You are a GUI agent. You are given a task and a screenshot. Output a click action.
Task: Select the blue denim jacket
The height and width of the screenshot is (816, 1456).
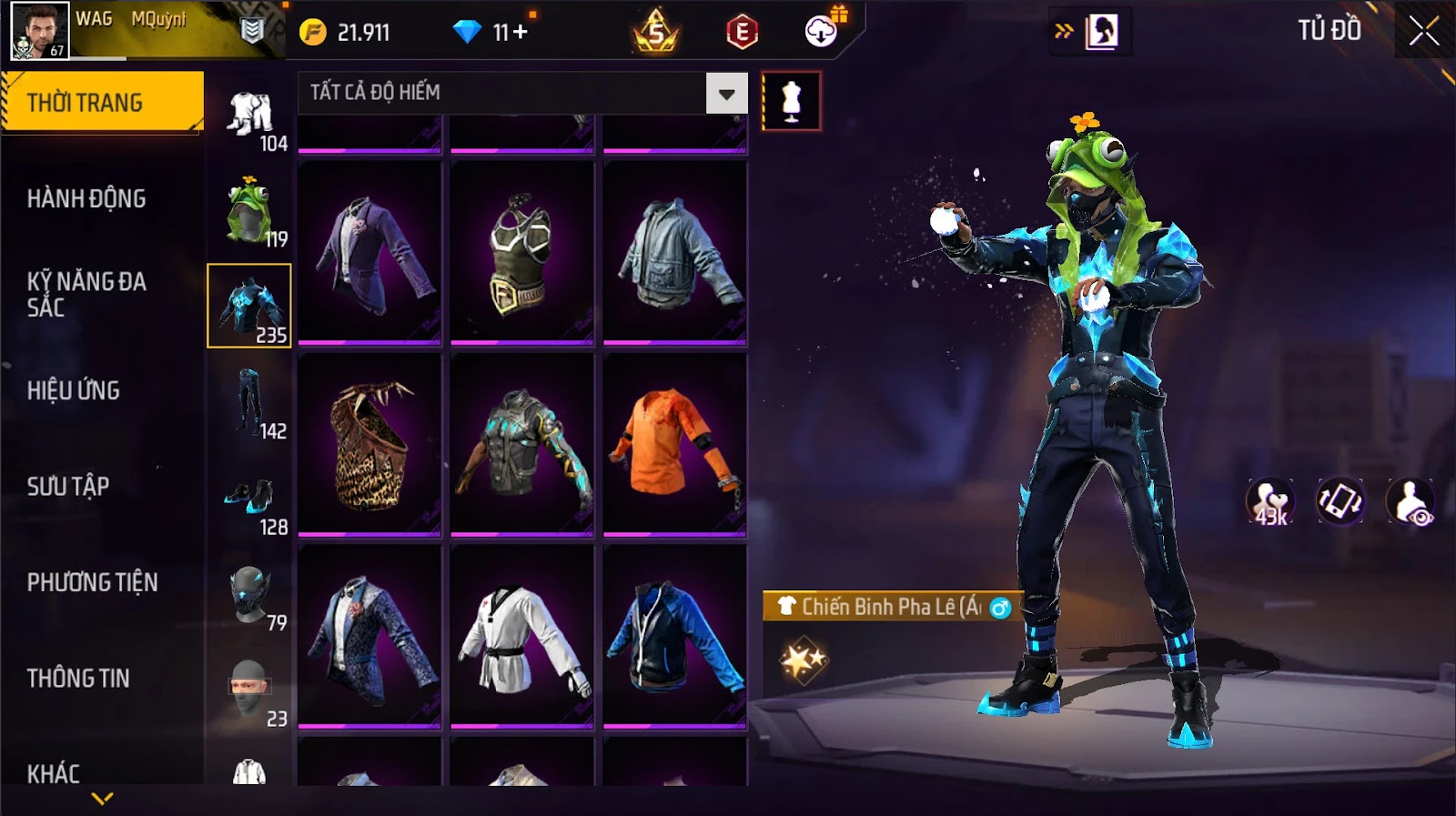click(674, 253)
